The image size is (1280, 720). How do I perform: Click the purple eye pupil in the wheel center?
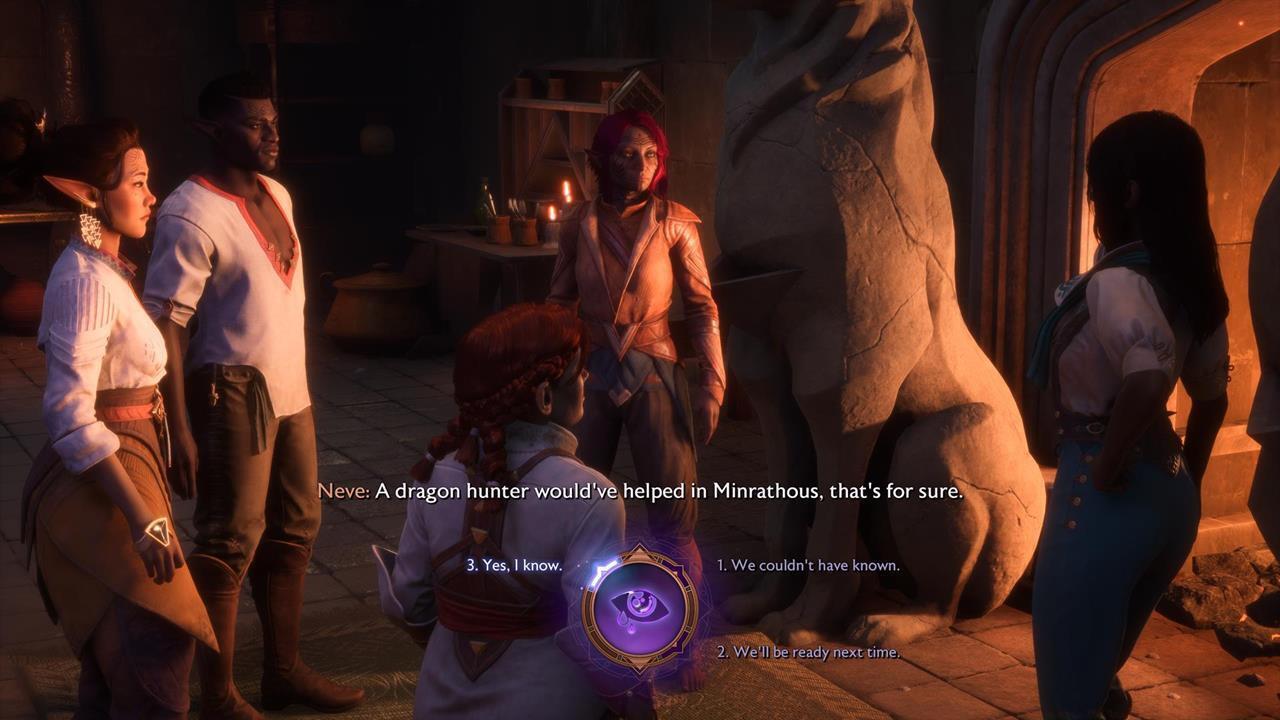[640, 602]
